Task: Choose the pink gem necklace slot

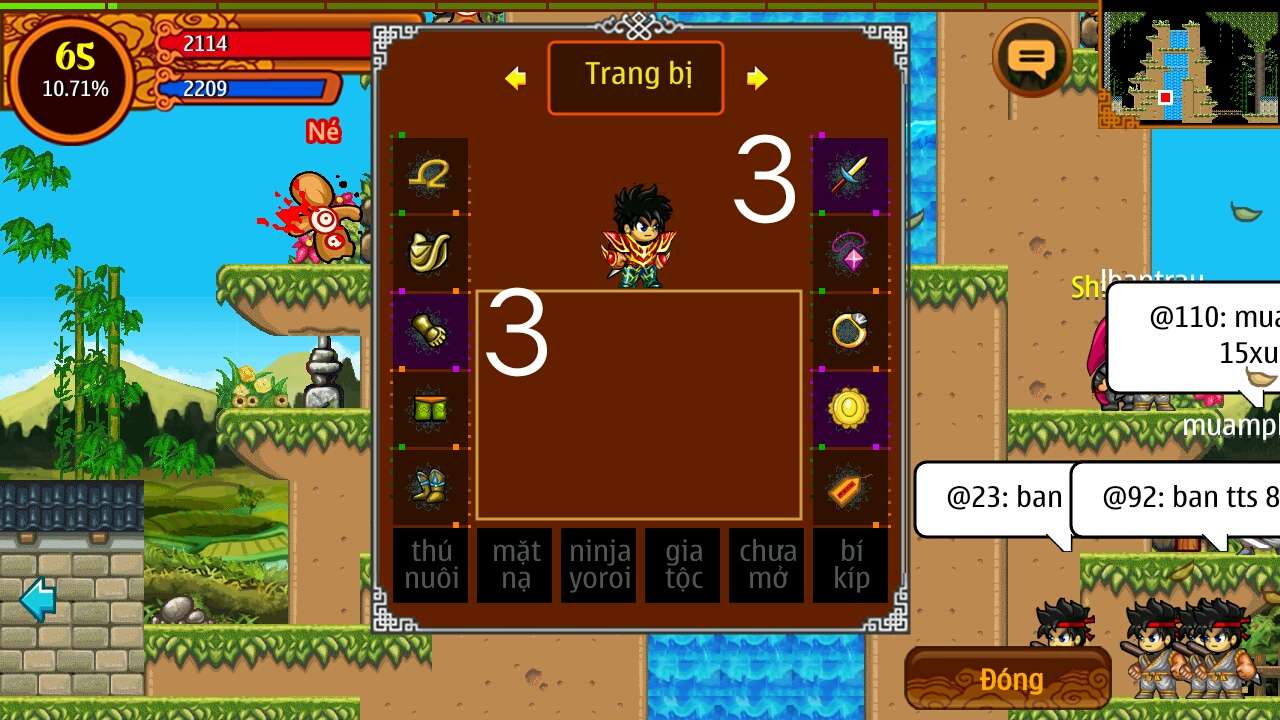Action: pos(850,253)
